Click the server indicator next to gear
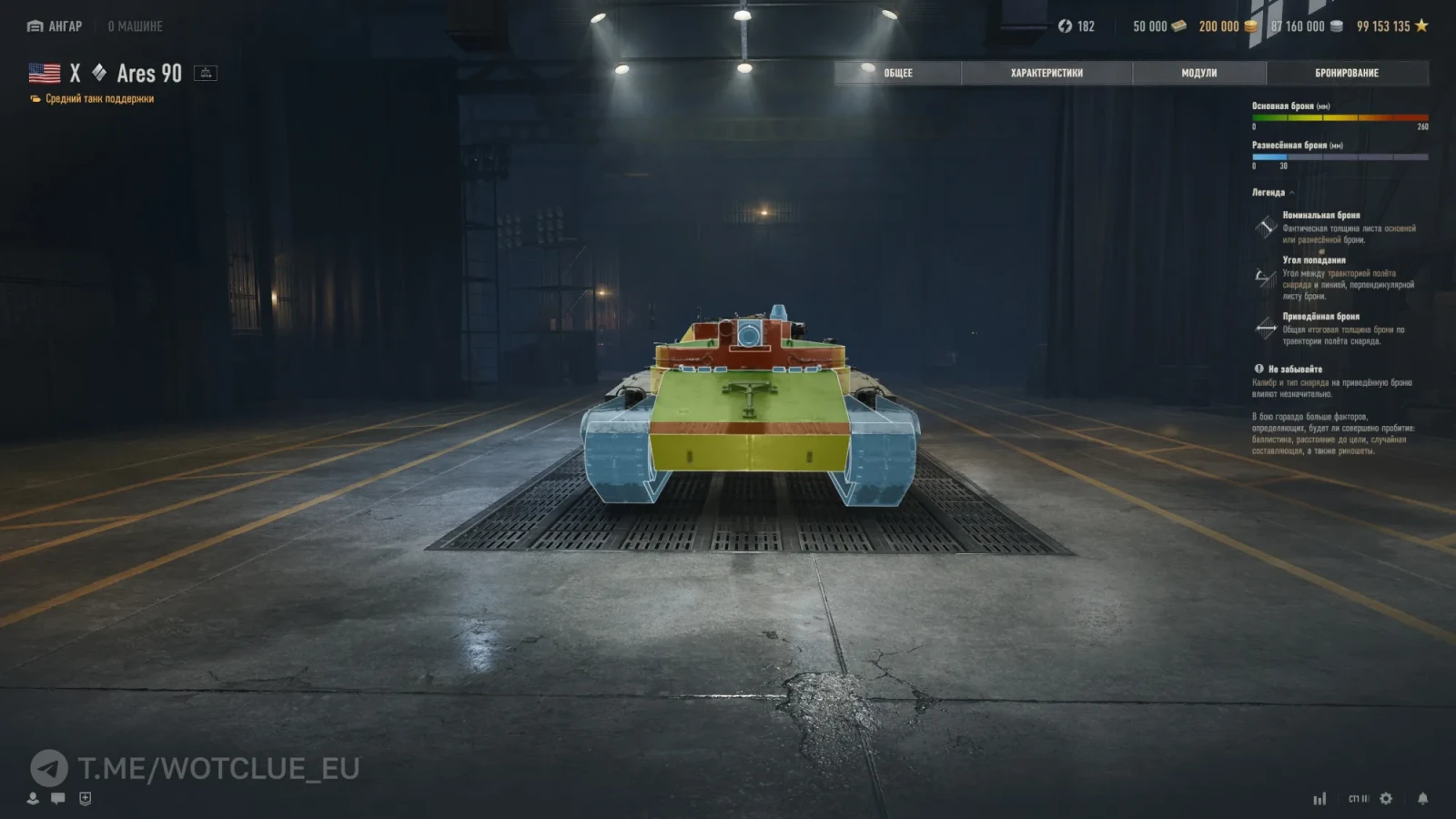The width and height of the screenshot is (1456, 819). (1358, 798)
